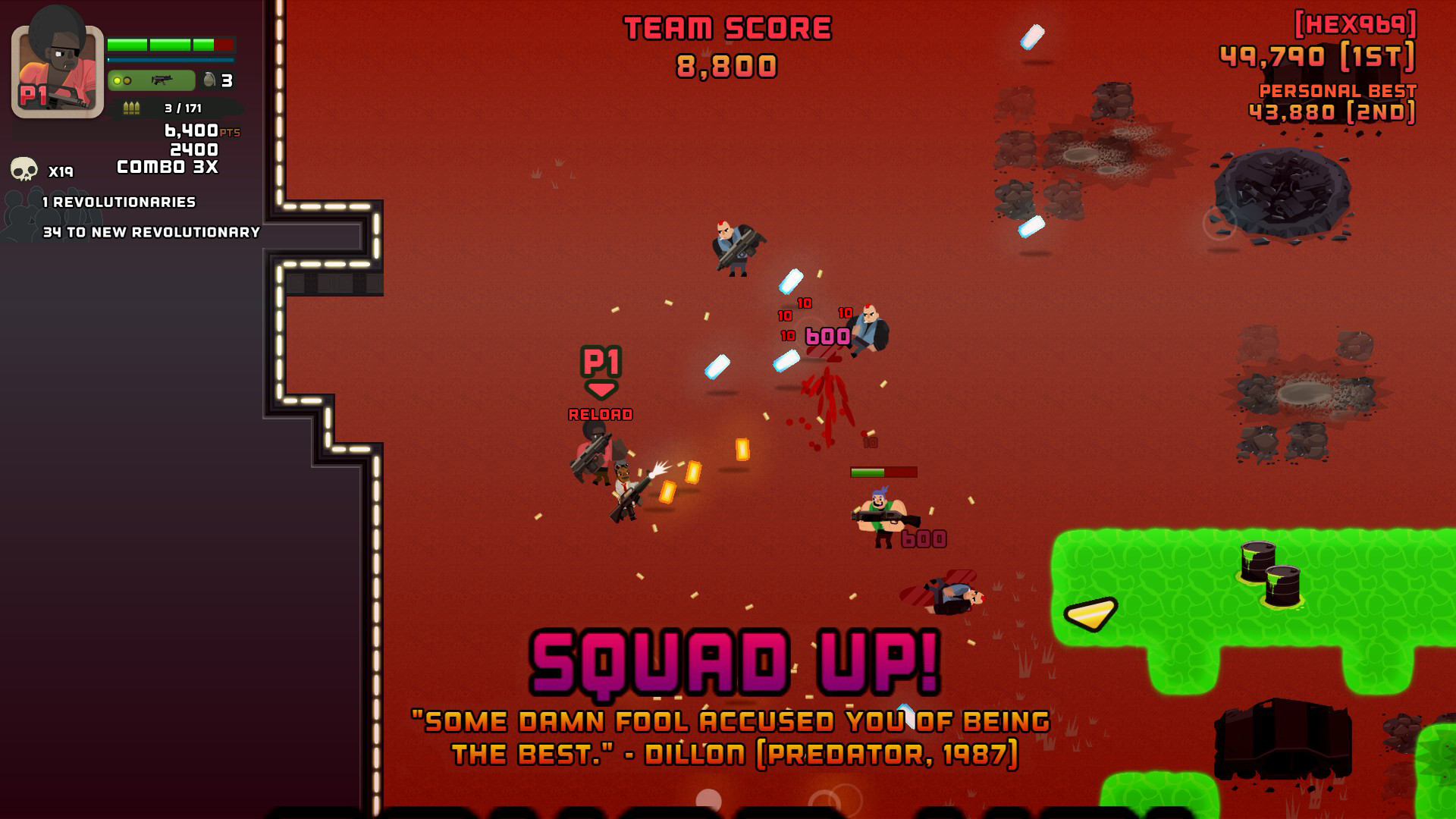Click the bullets icon next to 3/171 ammo
Screen dimensions: 1456x819
[130, 108]
